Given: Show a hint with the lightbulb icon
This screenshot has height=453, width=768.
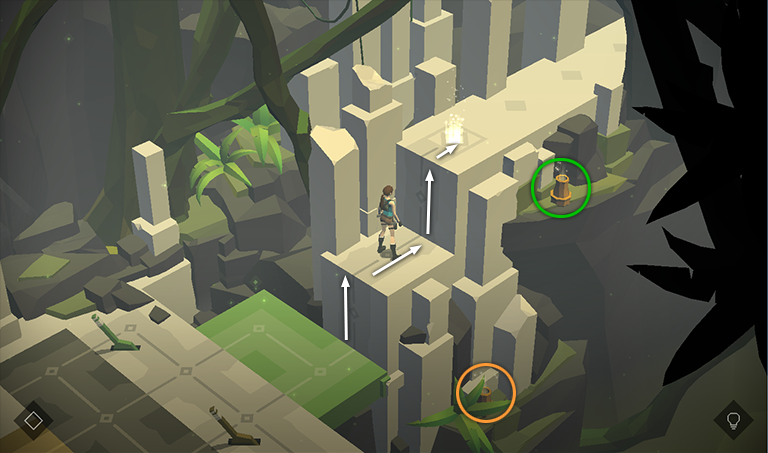Looking at the screenshot, I should coord(733,419).
